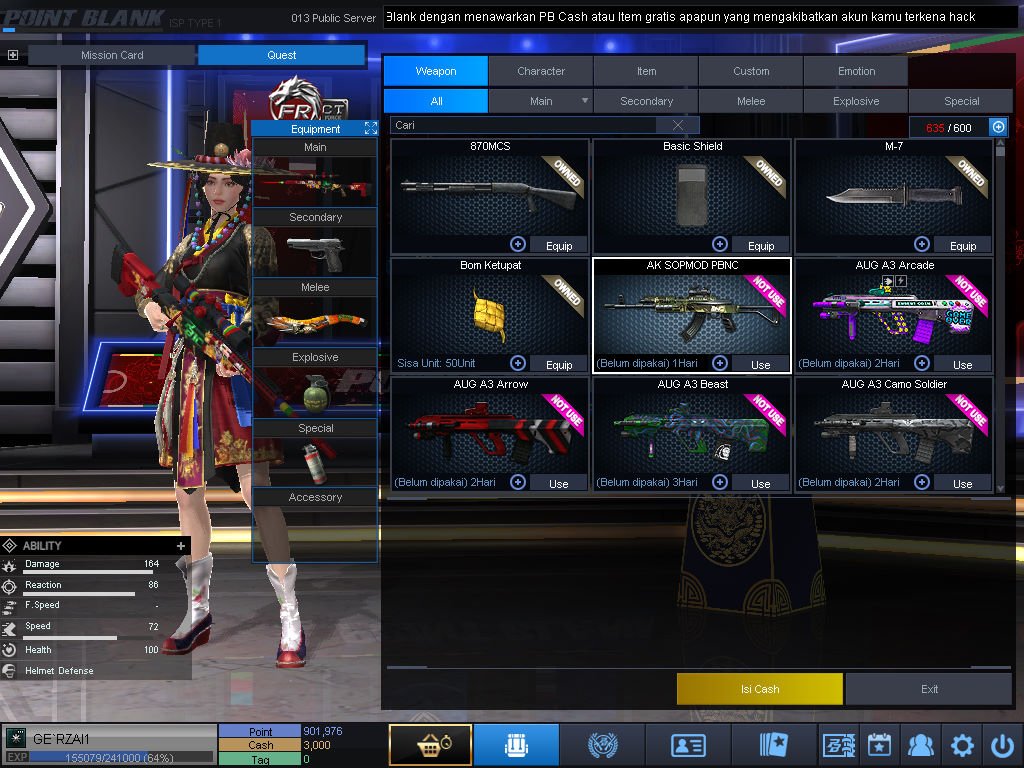This screenshot has width=1024, height=768.
Task: Exit the inventory screen
Action: (x=930, y=689)
